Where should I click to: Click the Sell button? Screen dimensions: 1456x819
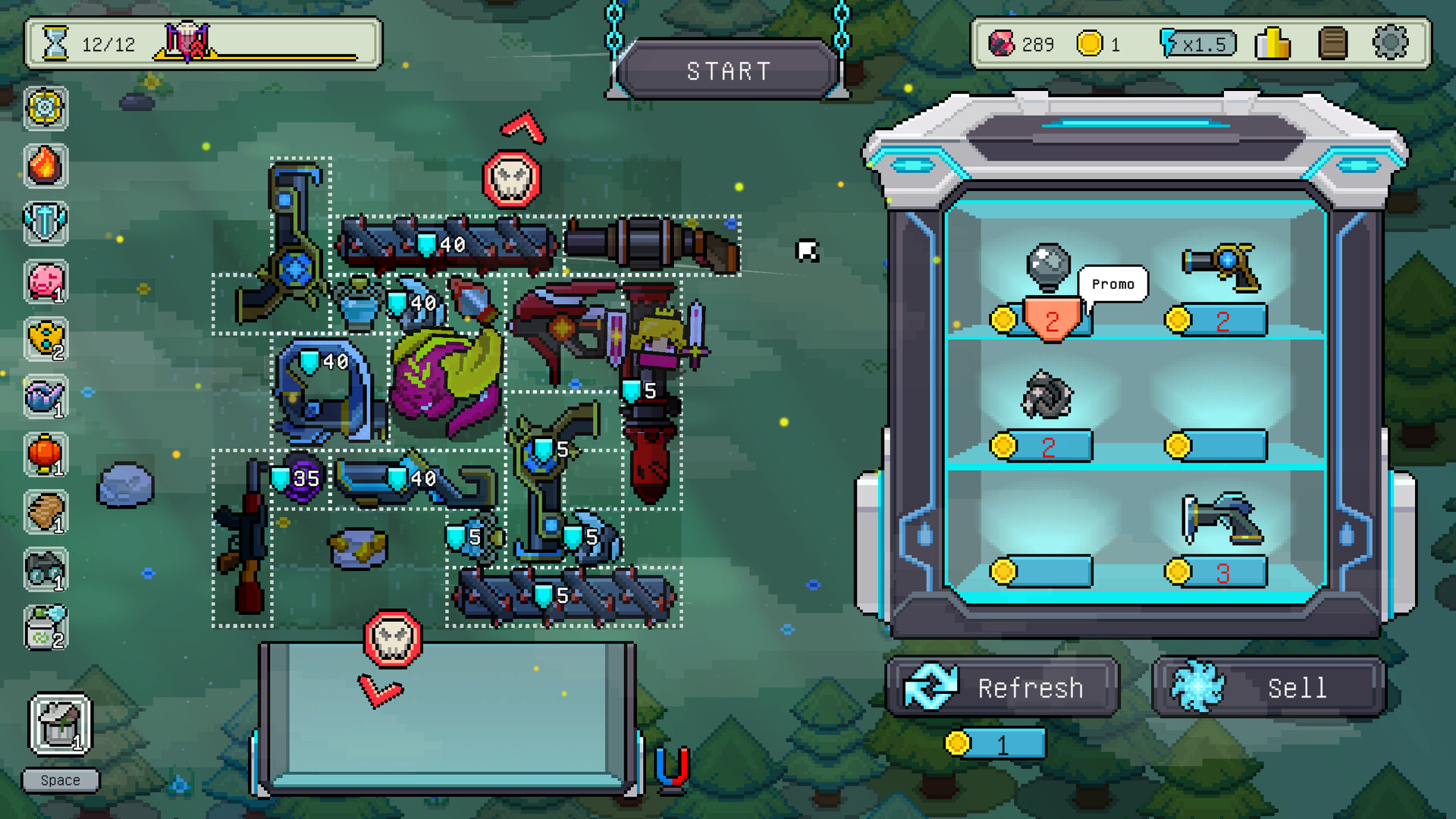tap(1269, 687)
